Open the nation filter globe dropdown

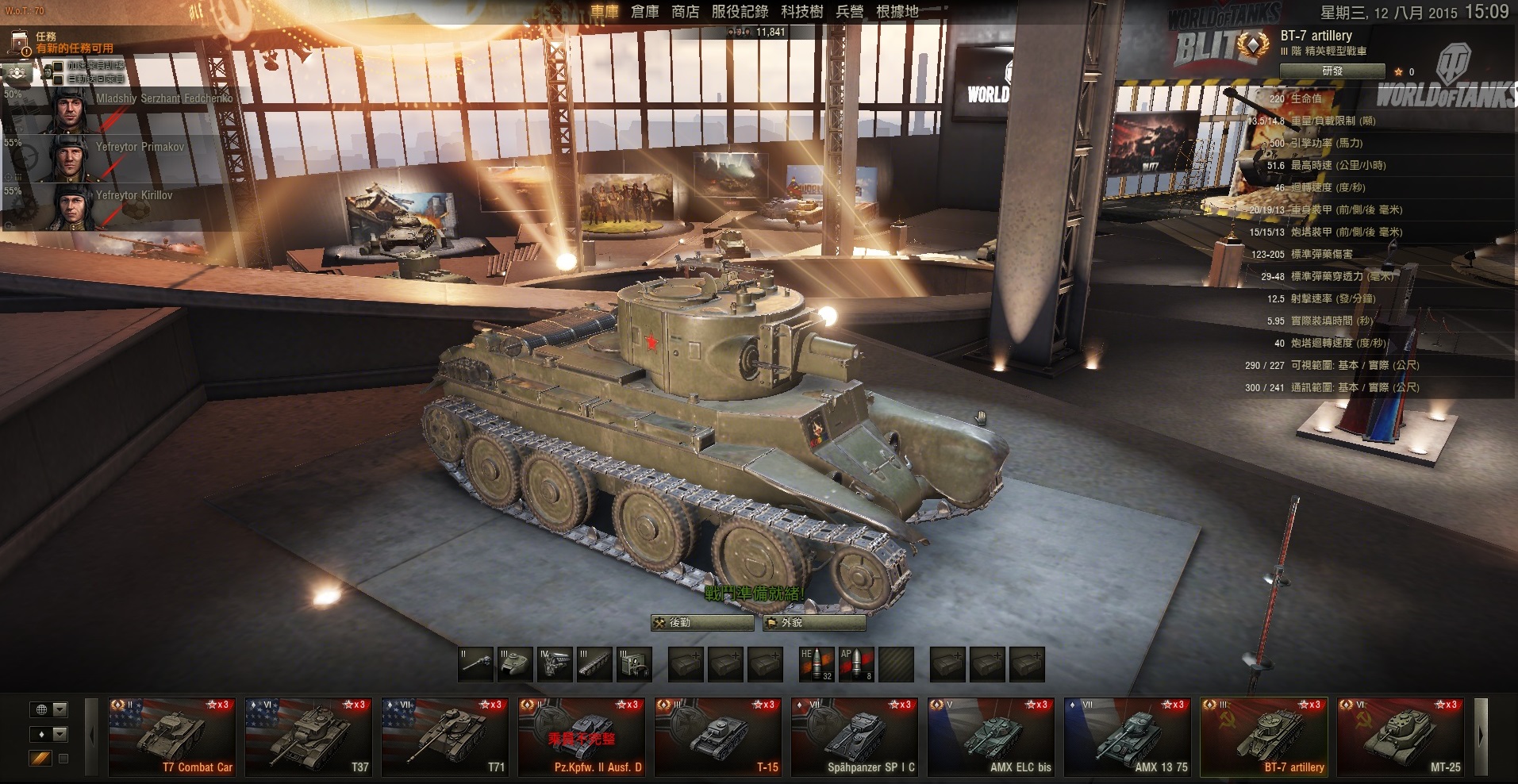[49, 709]
